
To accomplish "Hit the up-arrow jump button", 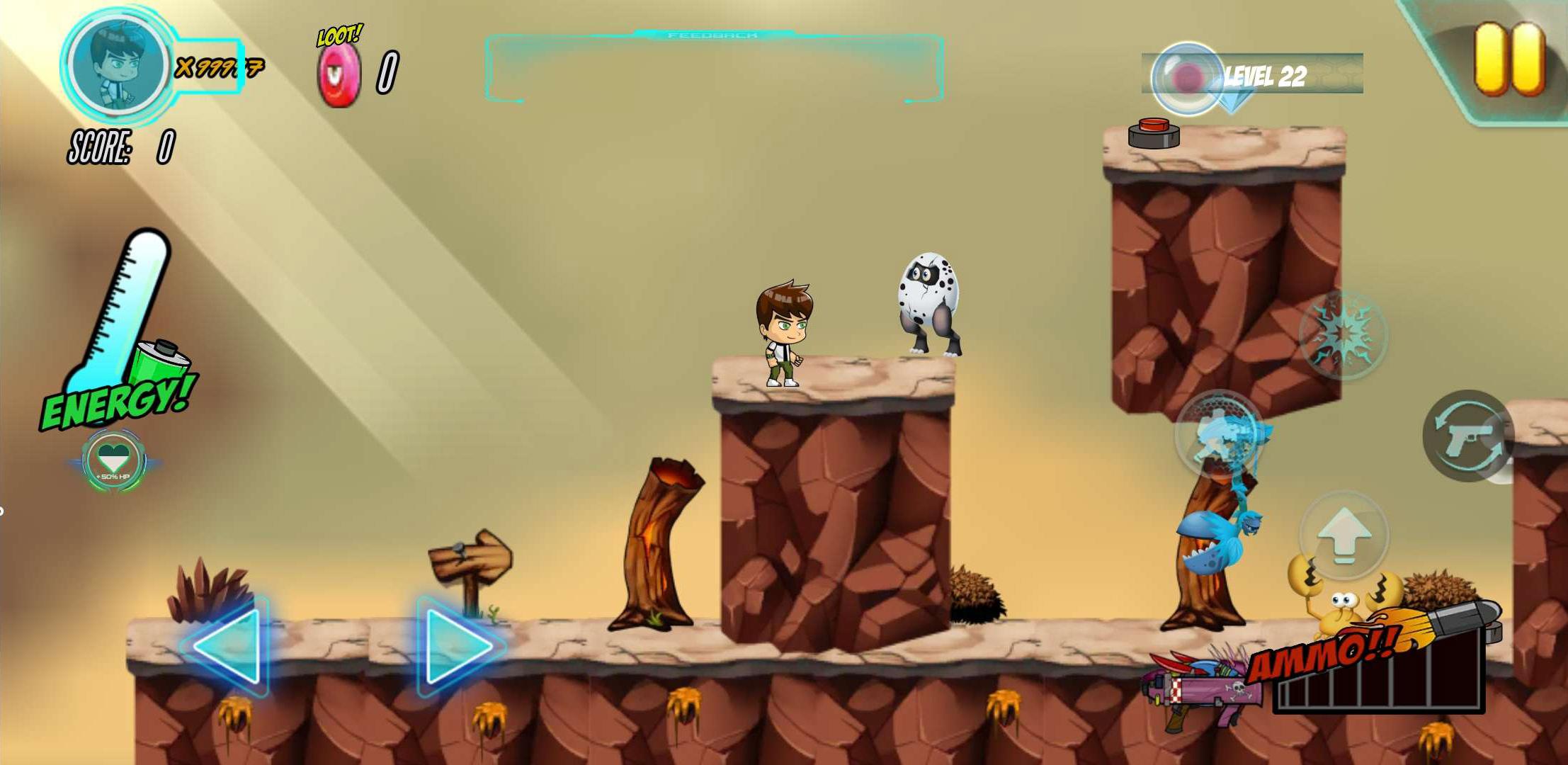I will point(1343,536).
